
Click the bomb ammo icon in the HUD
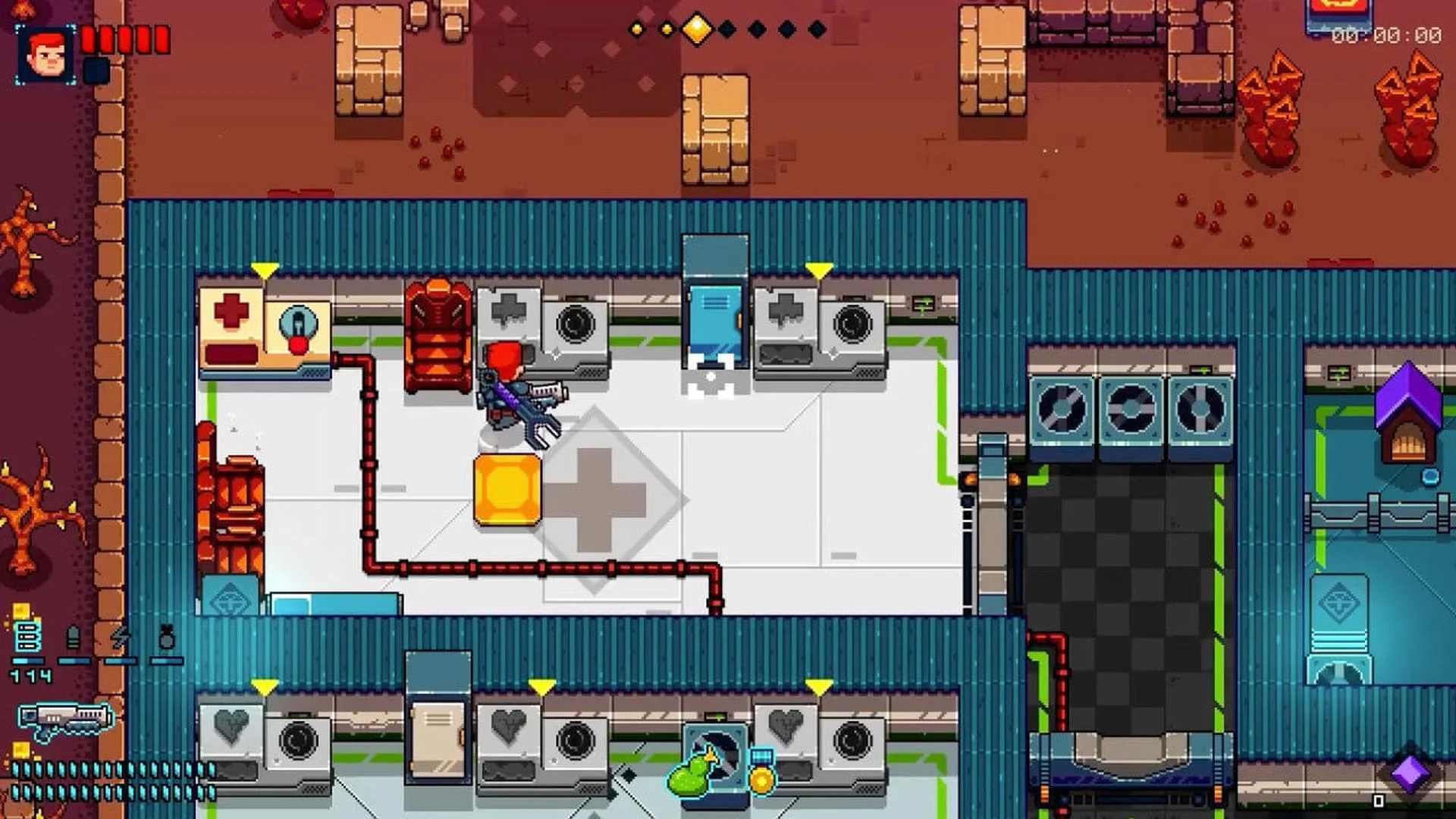point(167,637)
